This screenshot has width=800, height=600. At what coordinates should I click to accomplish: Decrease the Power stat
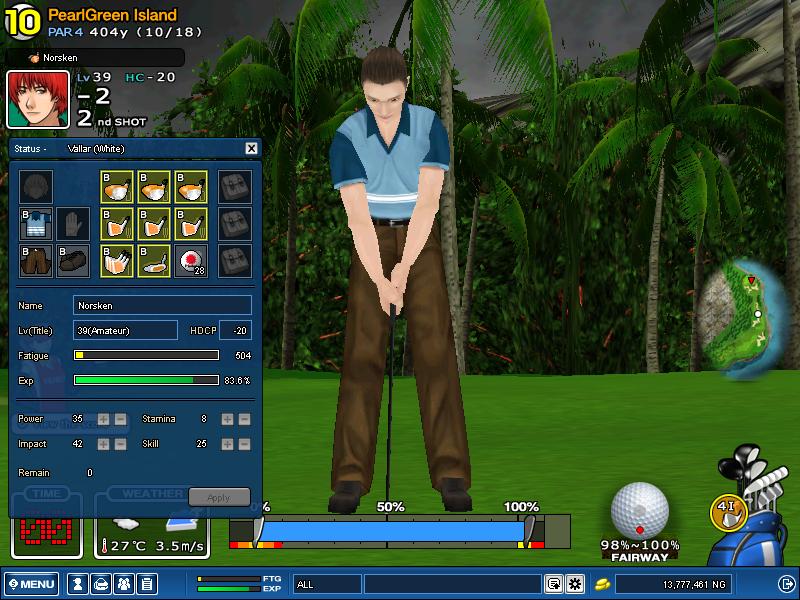pos(120,419)
